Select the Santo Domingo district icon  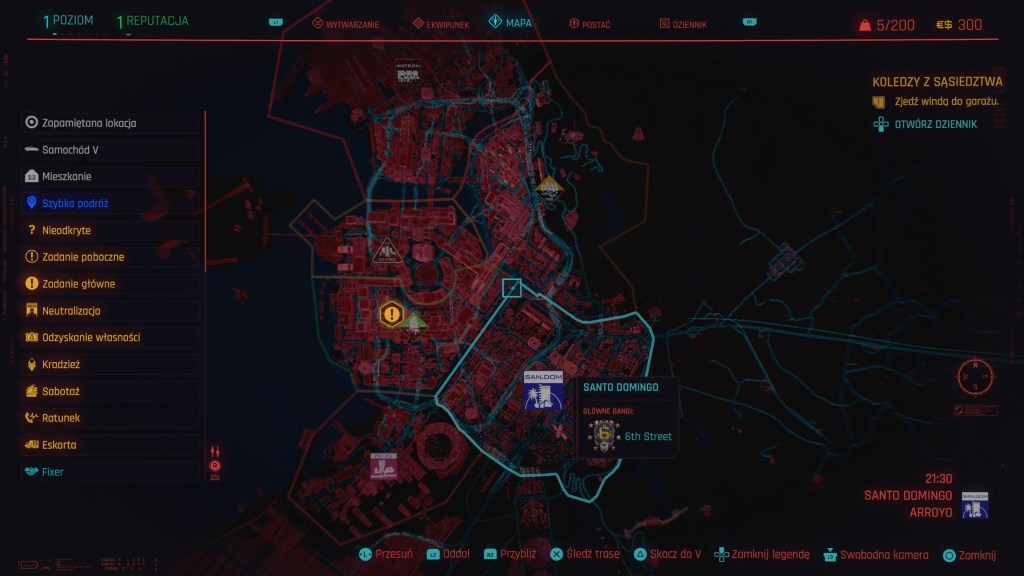543,391
